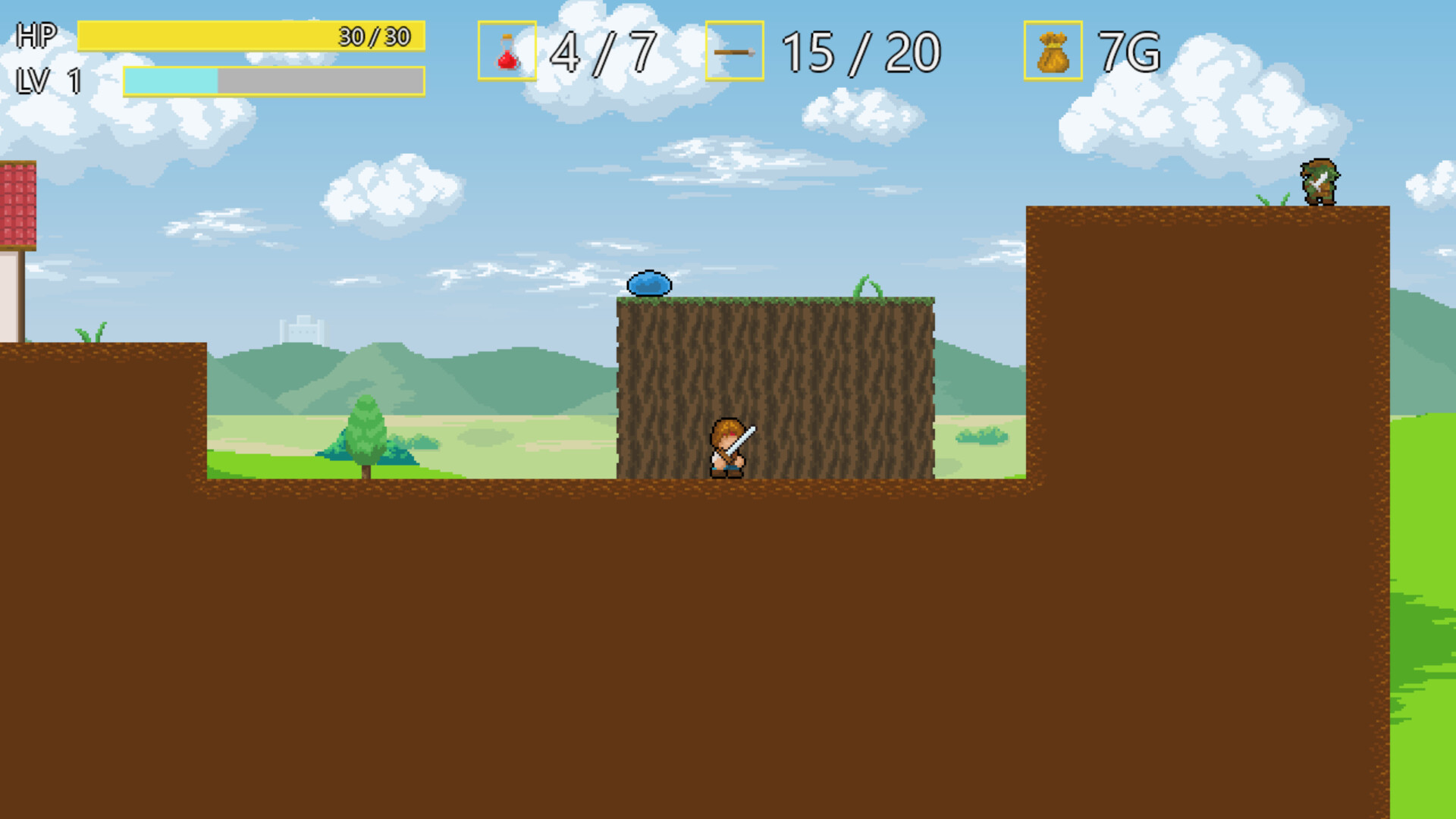Select the red health potion icon
This screenshot has height=819, width=1456.
[x=507, y=51]
